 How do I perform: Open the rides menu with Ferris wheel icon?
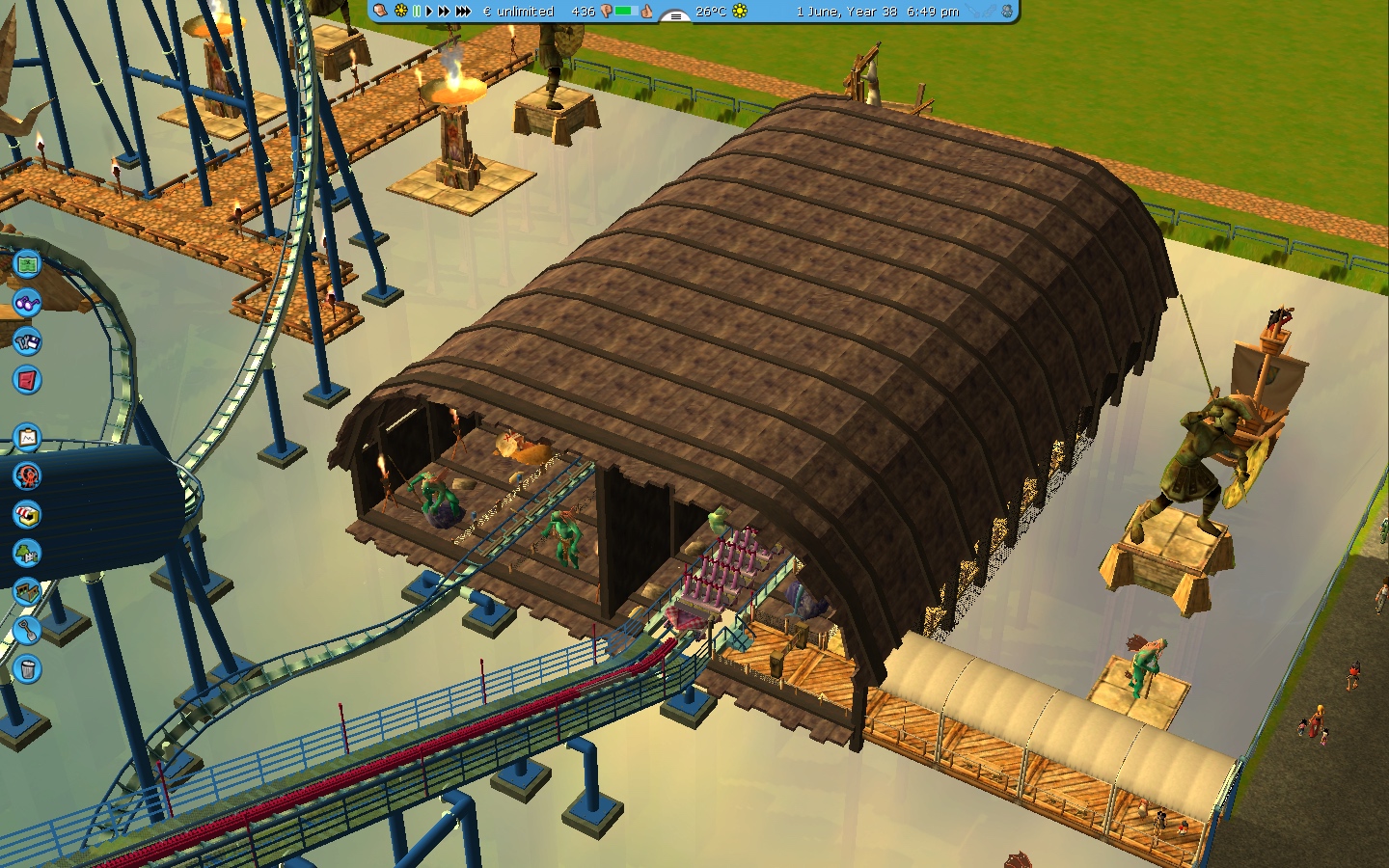(x=27, y=475)
